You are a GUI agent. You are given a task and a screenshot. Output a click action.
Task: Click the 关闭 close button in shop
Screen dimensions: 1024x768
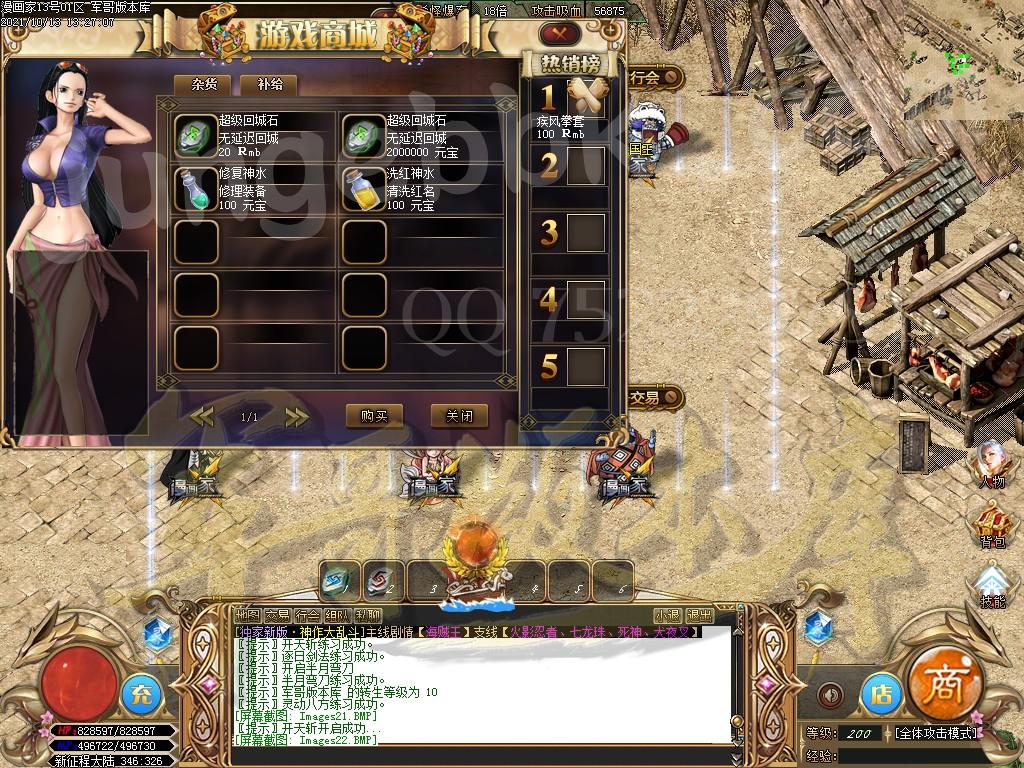pyautogui.click(x=459, y=415)
